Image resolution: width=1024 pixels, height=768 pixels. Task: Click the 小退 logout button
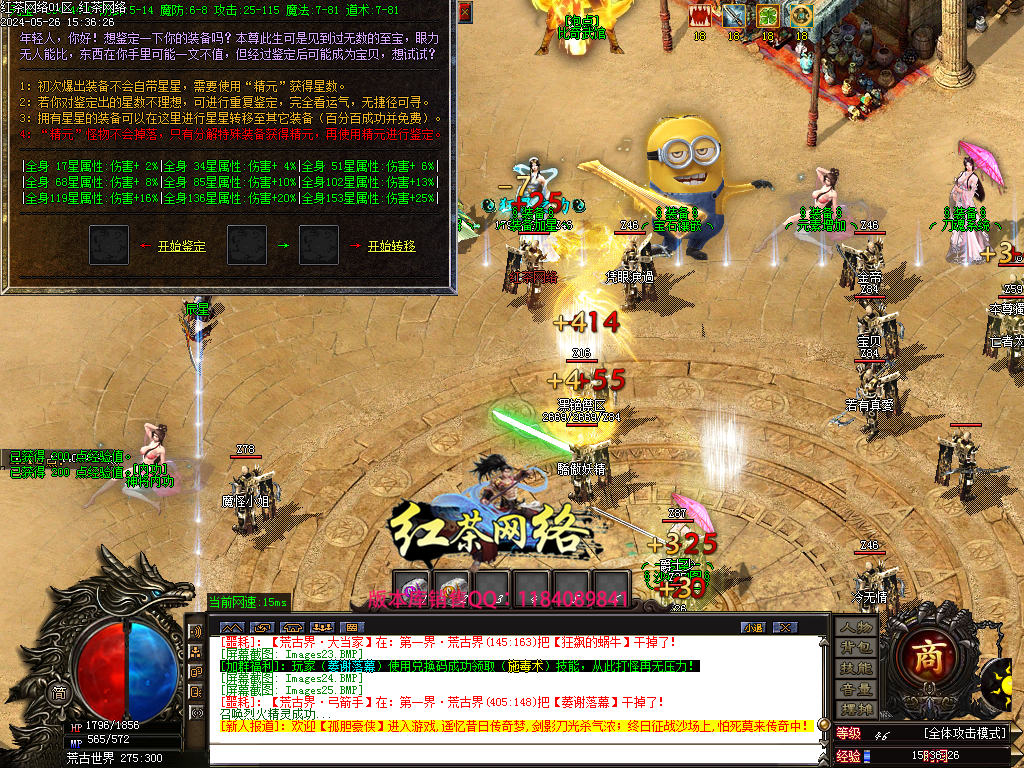tap(753, 627)
